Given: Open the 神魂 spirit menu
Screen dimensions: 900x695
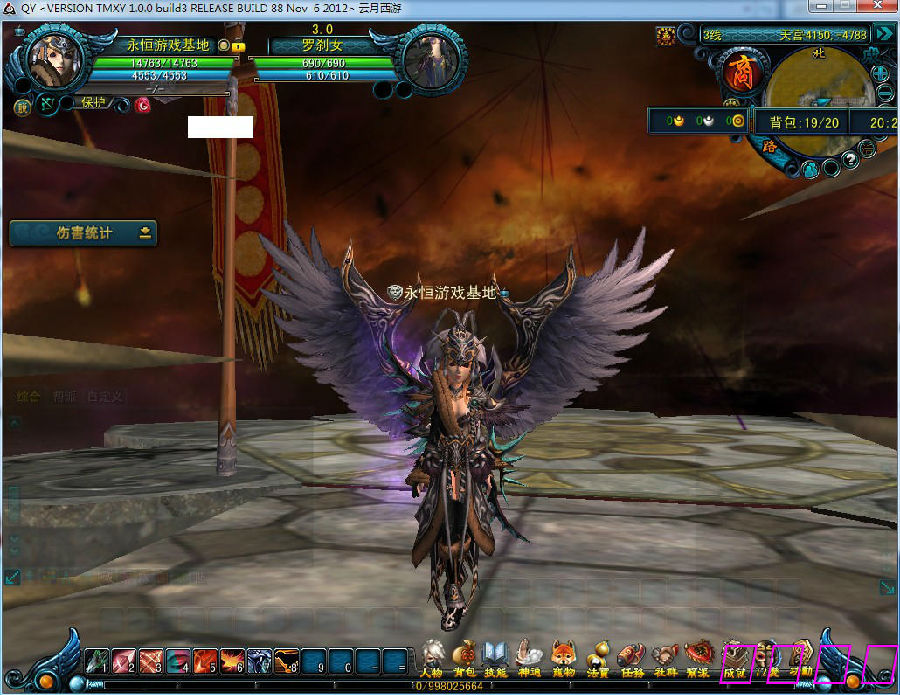Looking at the screenshot, I should point(529,656).
